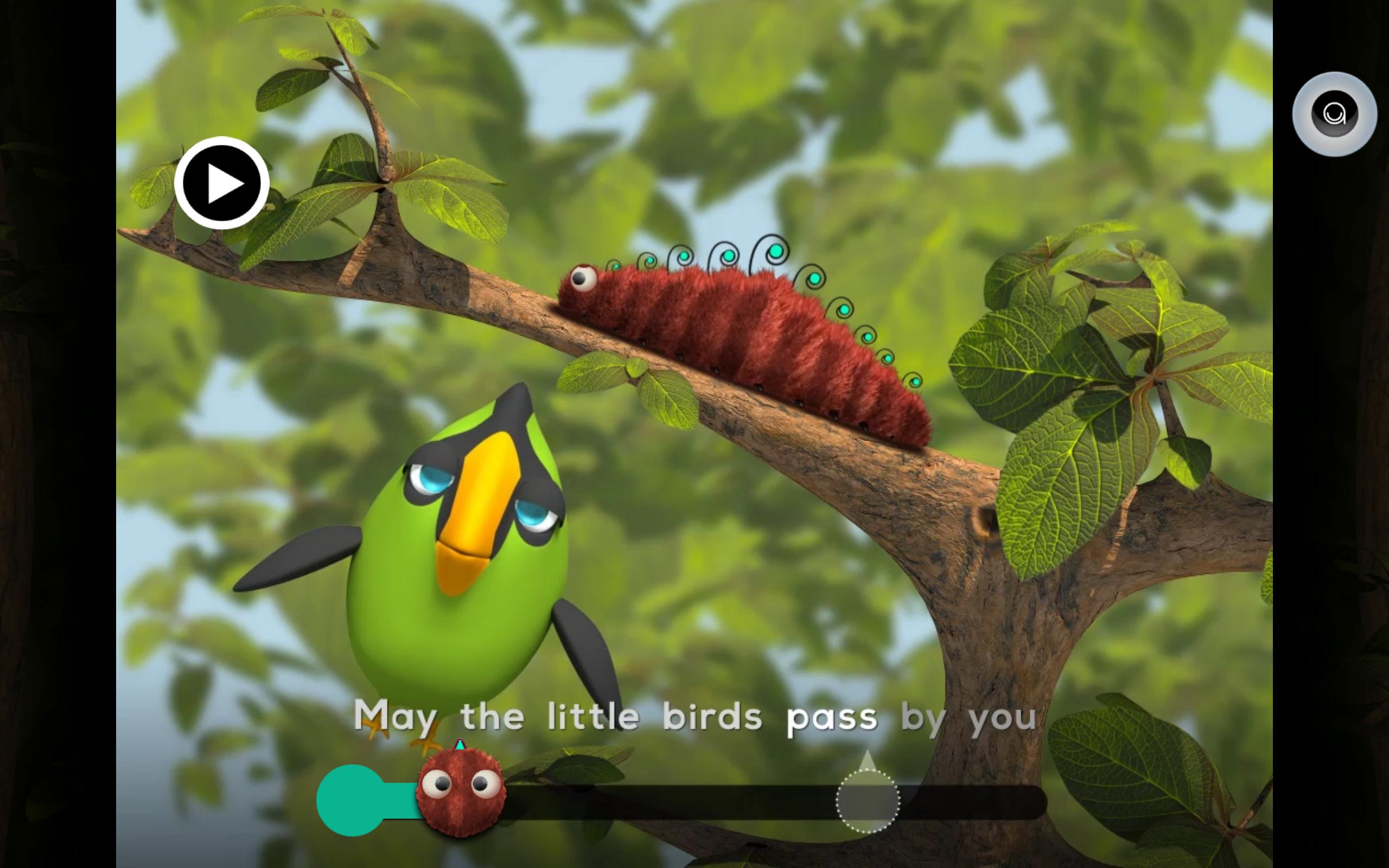Tap one of the caterpillar's teal curly antennae
This screenshot has width=1389, height=868.
[x=776, y=251]
